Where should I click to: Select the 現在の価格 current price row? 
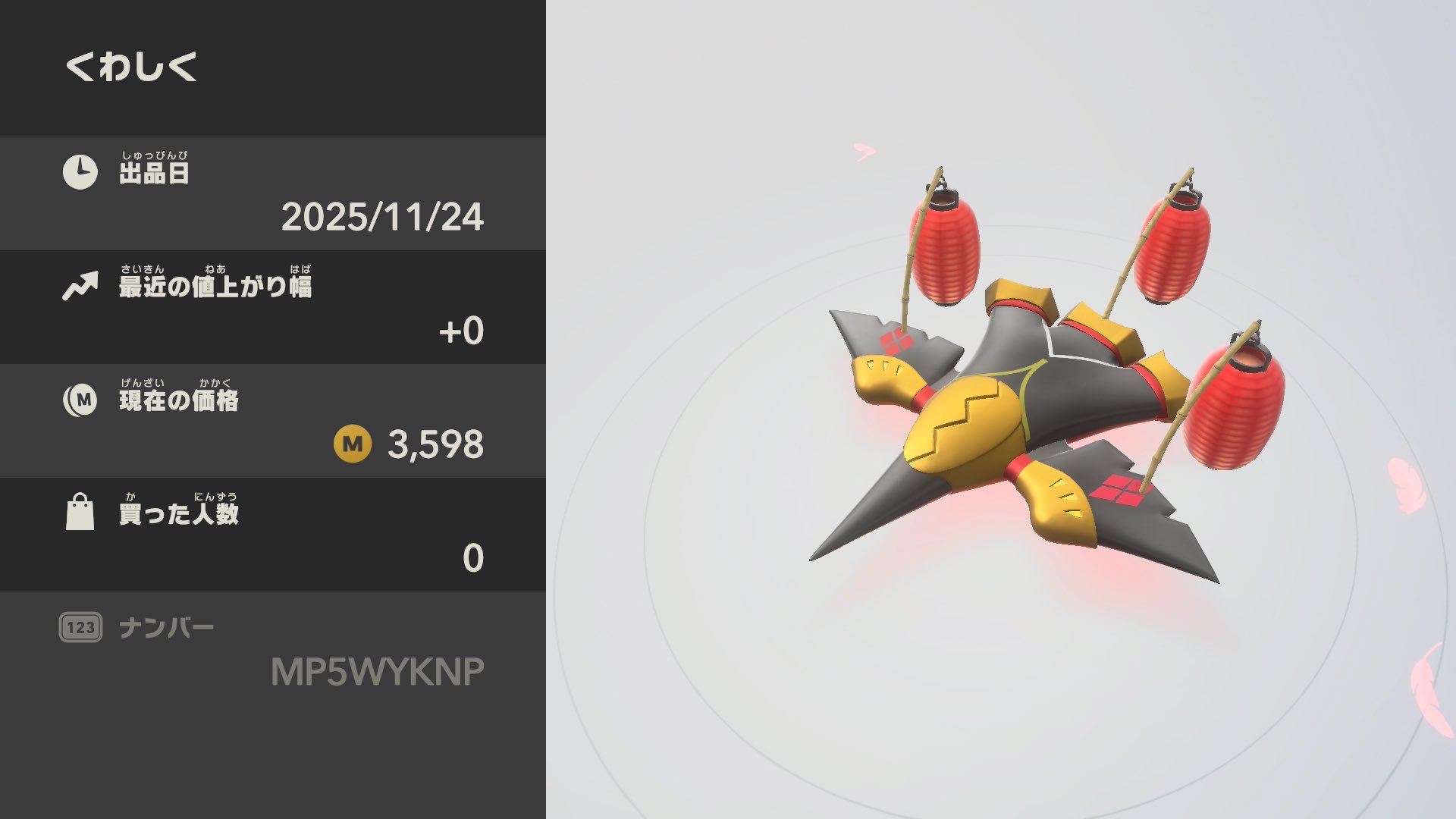[273, 421]
